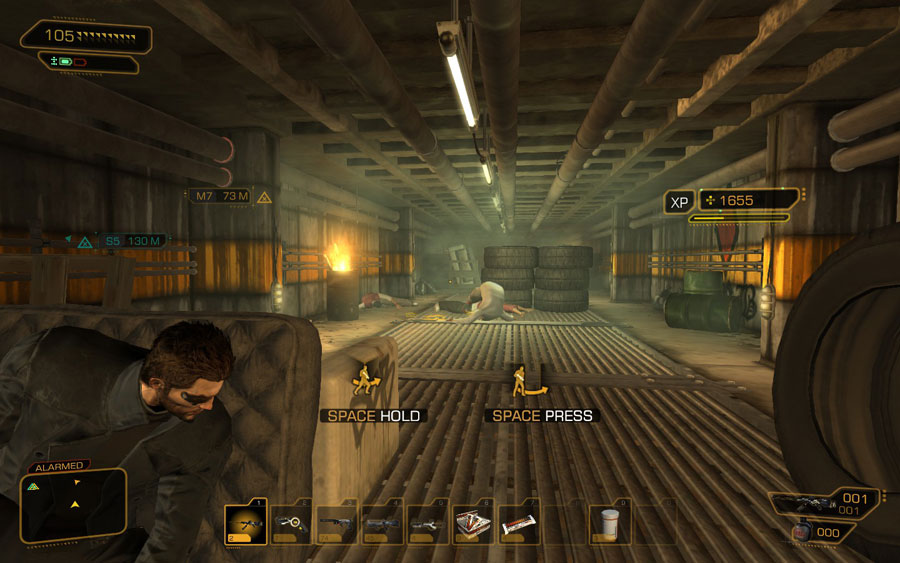Select the highlighted weapon in hotbar slot 1
The height and width of the screenshot is (563, 900).
click(x=245, y=522)
